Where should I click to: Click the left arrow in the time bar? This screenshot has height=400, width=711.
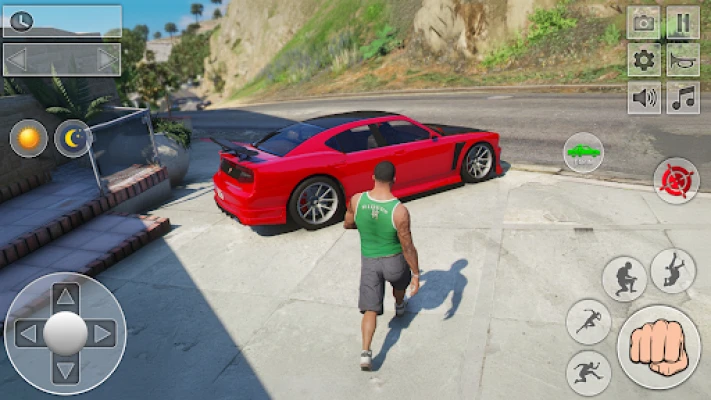click(x=17, y=59)
